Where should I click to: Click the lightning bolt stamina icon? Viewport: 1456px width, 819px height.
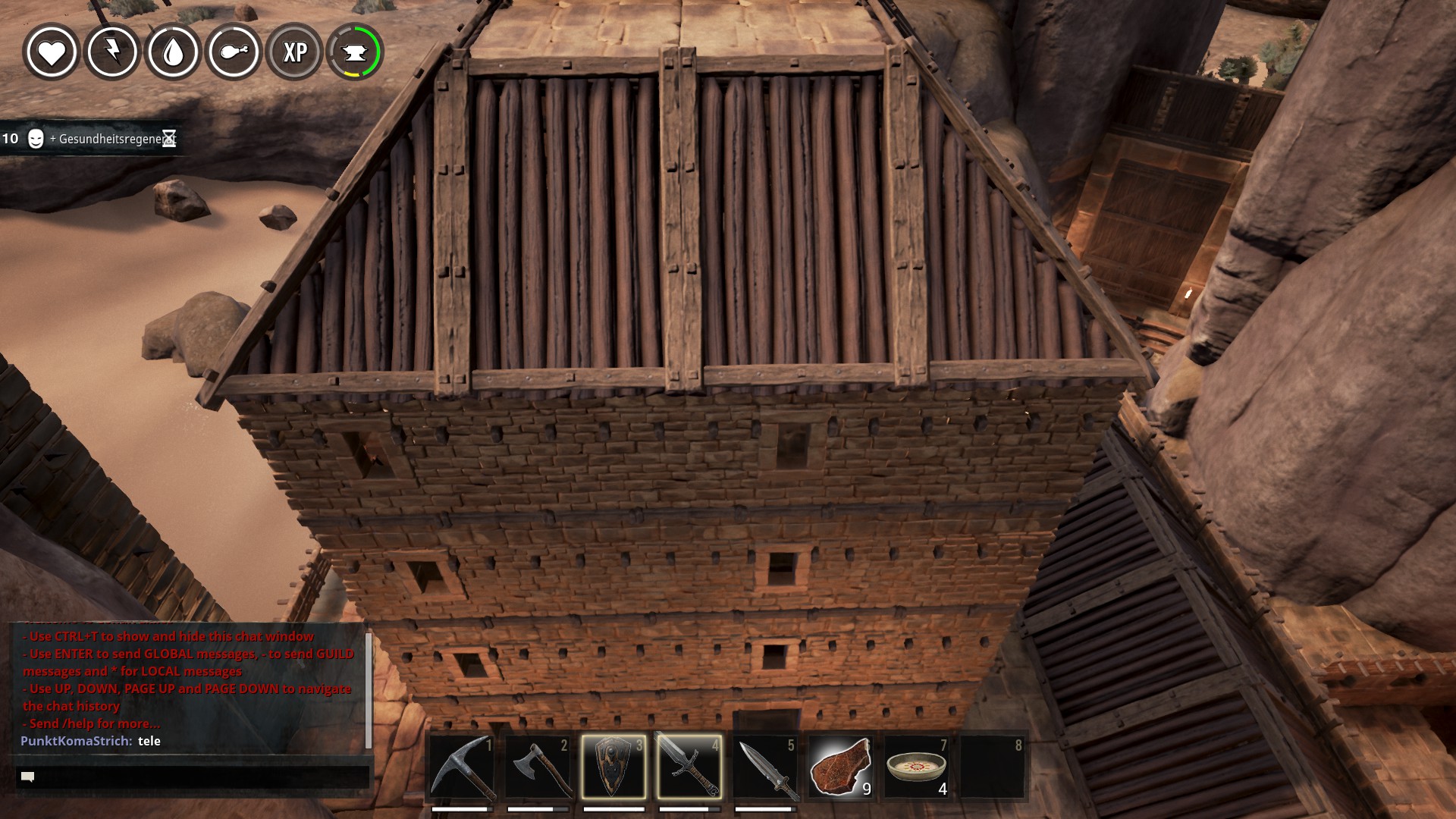[x=112, y=52]
